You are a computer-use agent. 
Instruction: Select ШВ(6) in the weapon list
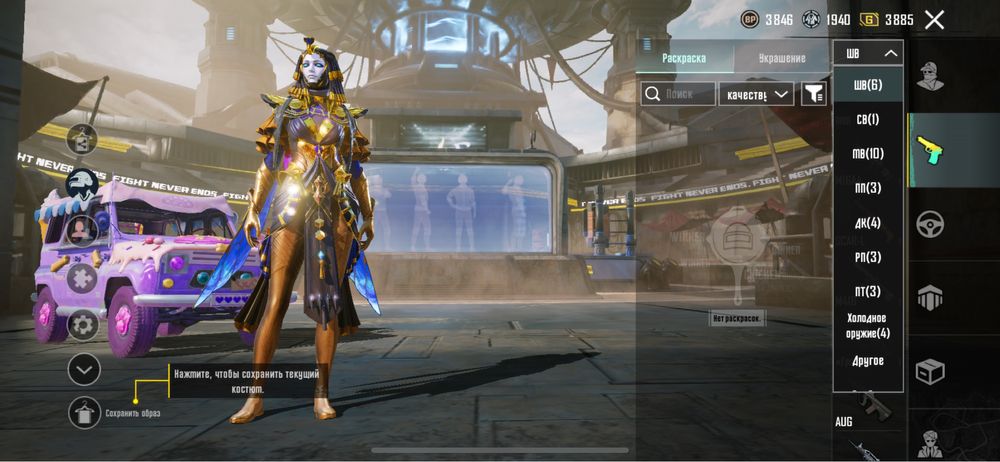click(x=867, y=85)
